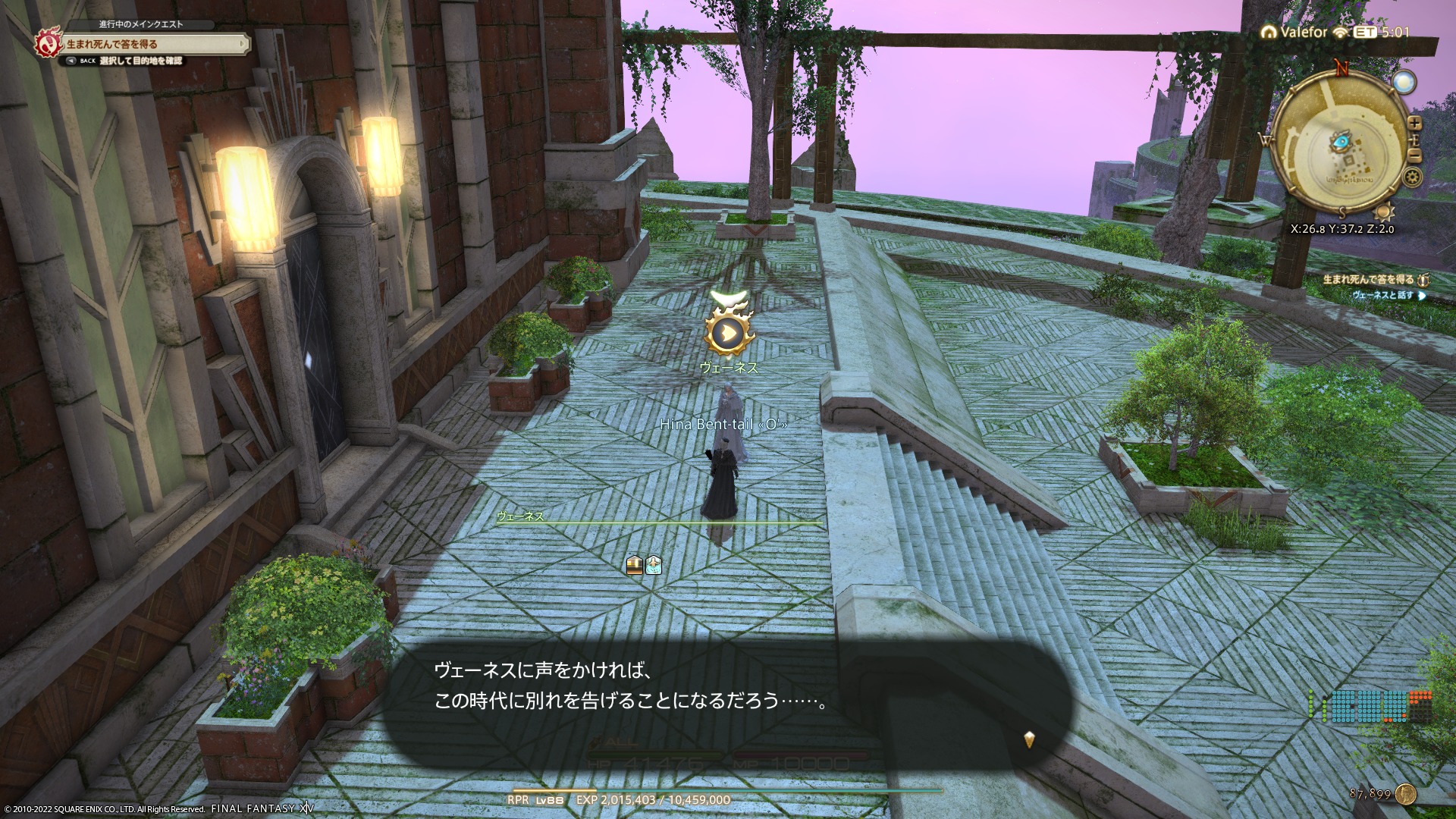Click the blue figure status icon
1456x819 pixels.
(x=654, y=564)
